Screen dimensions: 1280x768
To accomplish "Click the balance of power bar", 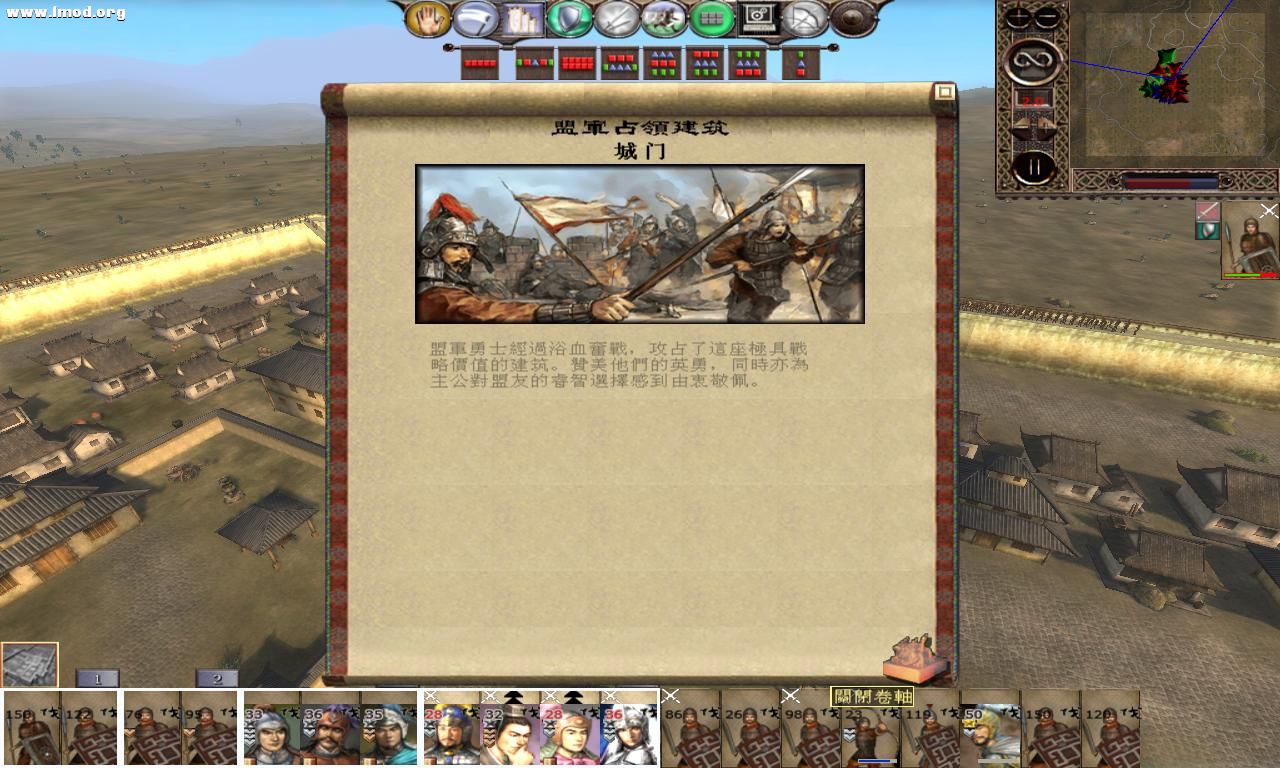I will tap(1170, 182).
